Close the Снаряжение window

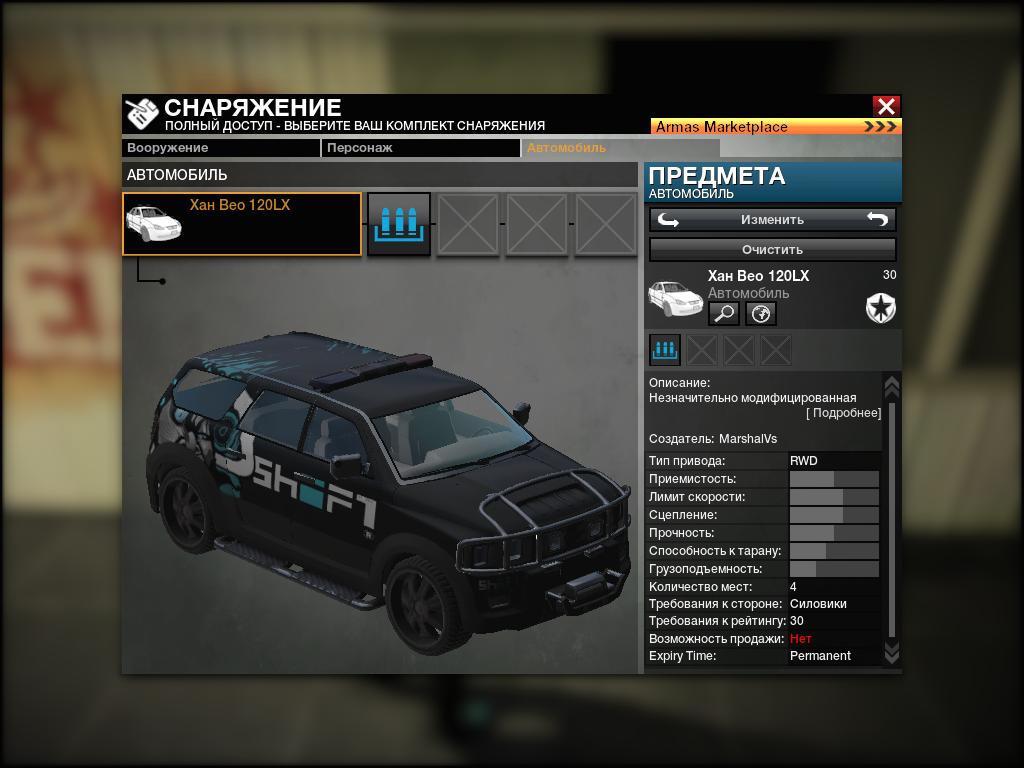pos(885,106)
